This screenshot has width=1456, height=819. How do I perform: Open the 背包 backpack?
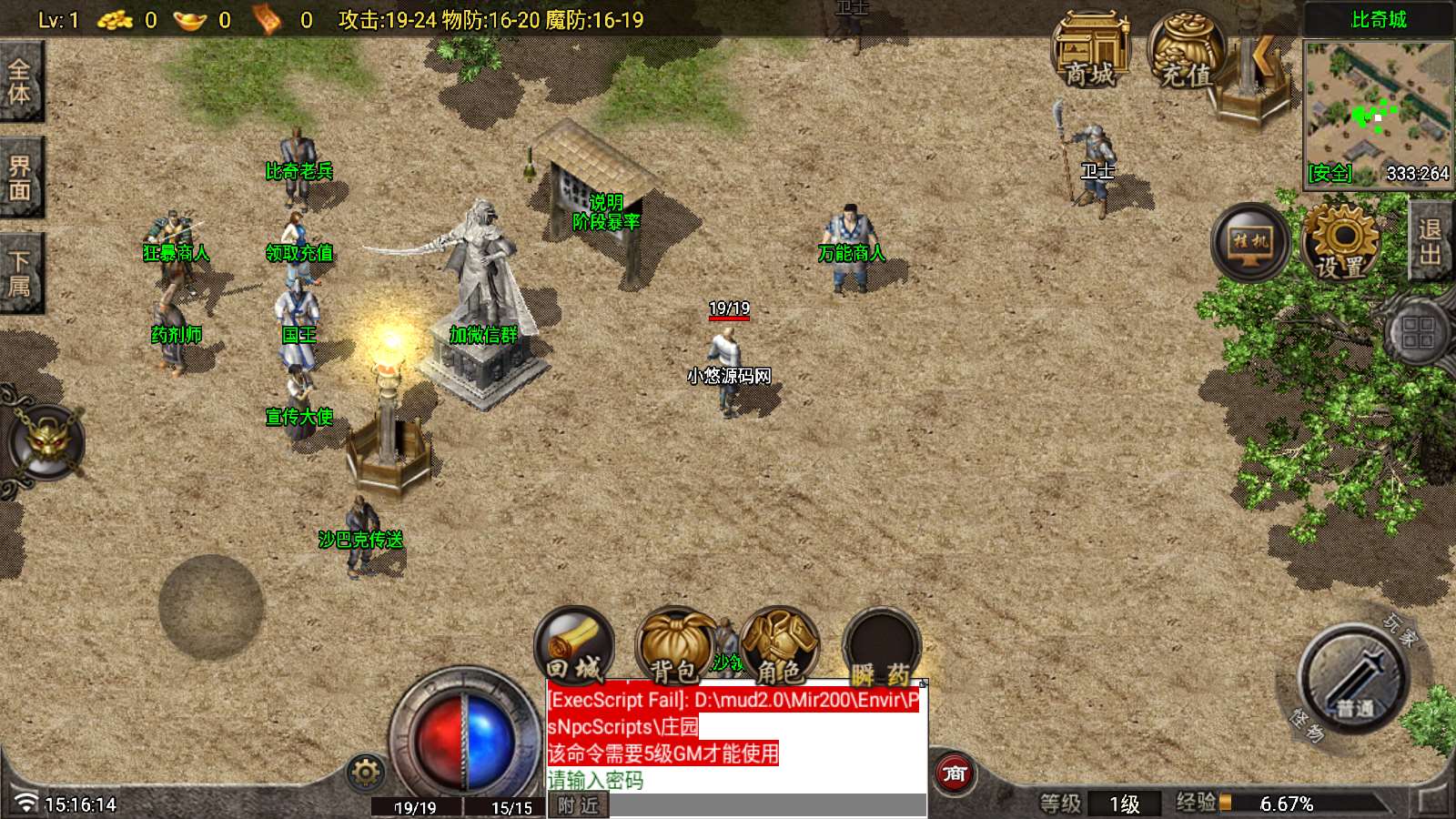(x=675, y=648)
